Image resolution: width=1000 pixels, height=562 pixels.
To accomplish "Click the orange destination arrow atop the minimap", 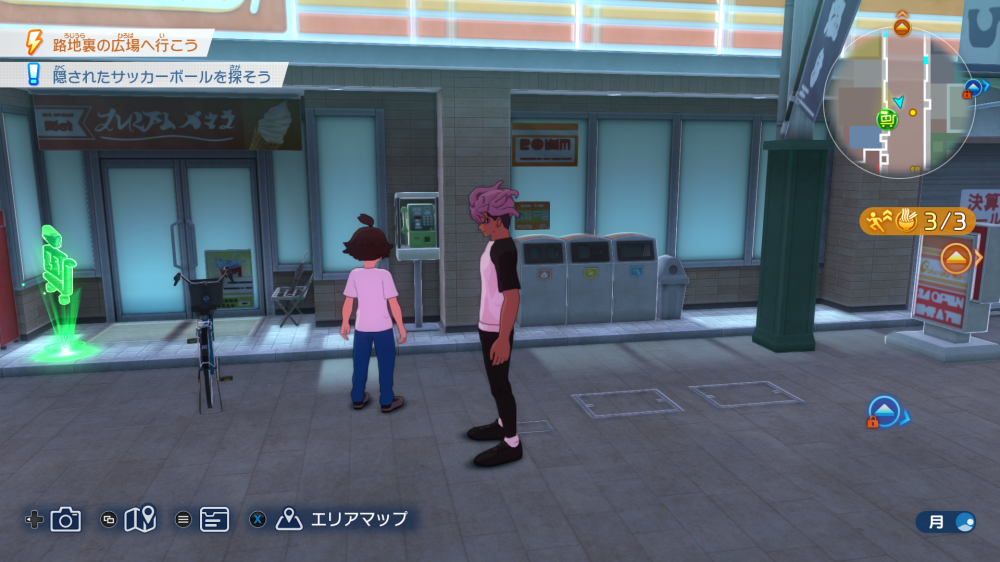I will click(x=901, y=25).
